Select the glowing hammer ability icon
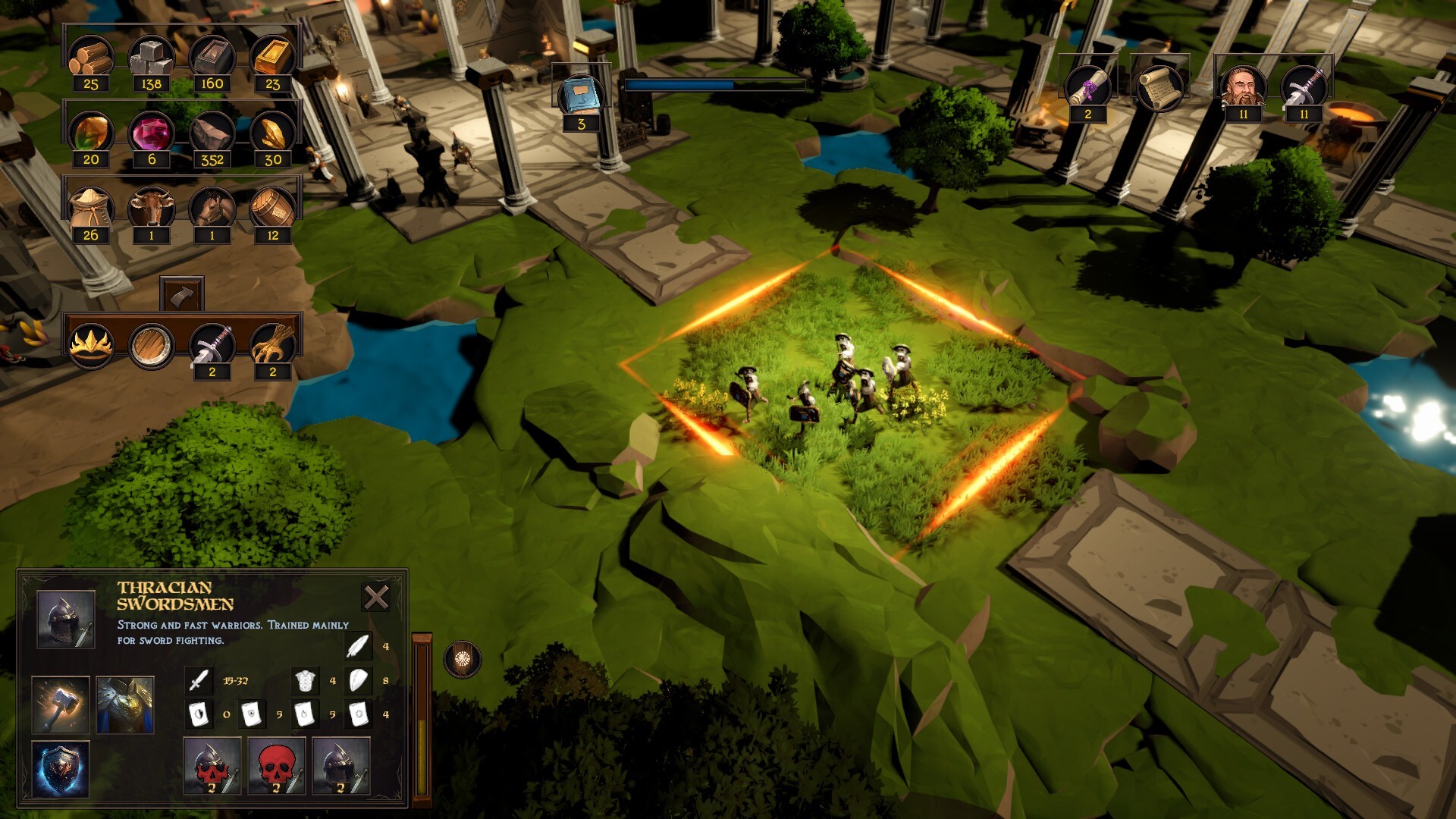Screen dimensions: 1456x819 click(x=61, y=704)
